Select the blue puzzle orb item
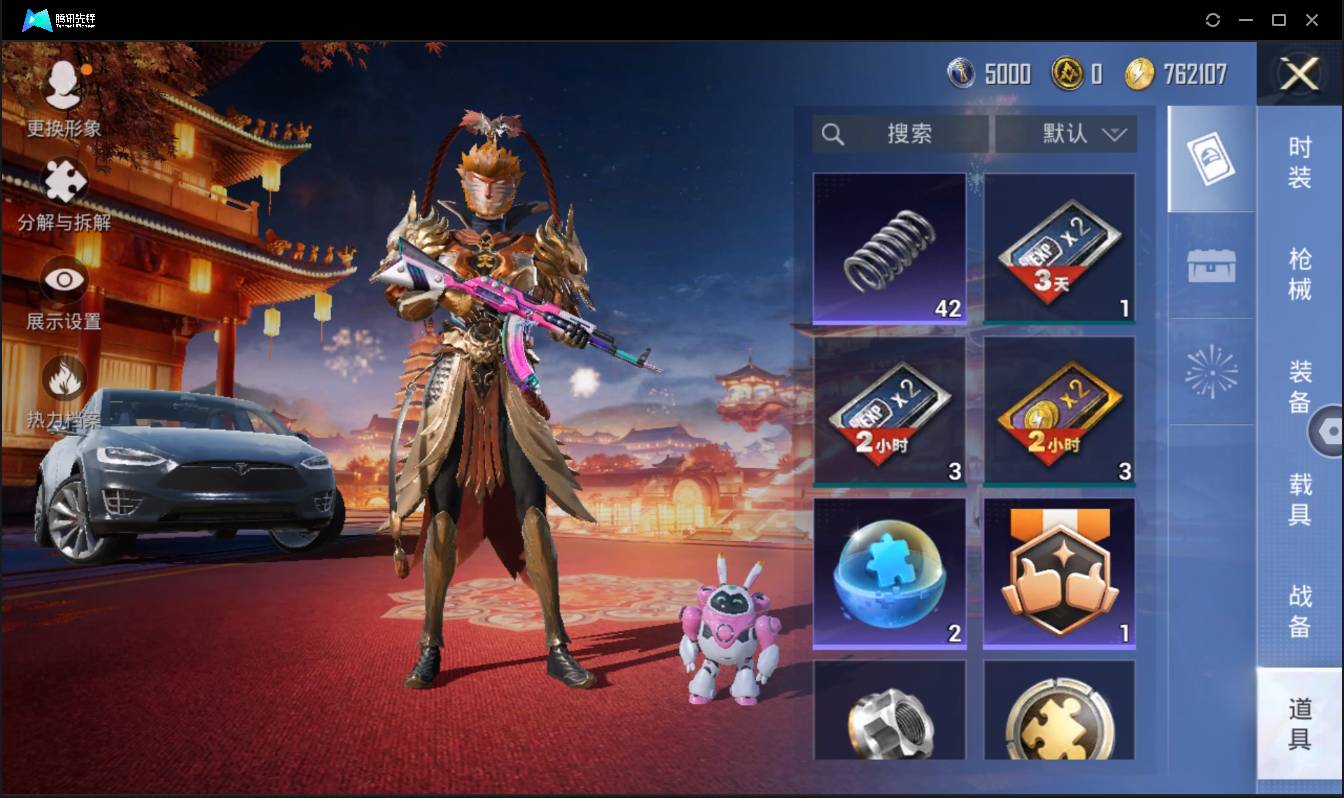Screen dimensions: 1344x798 [889, 573]
